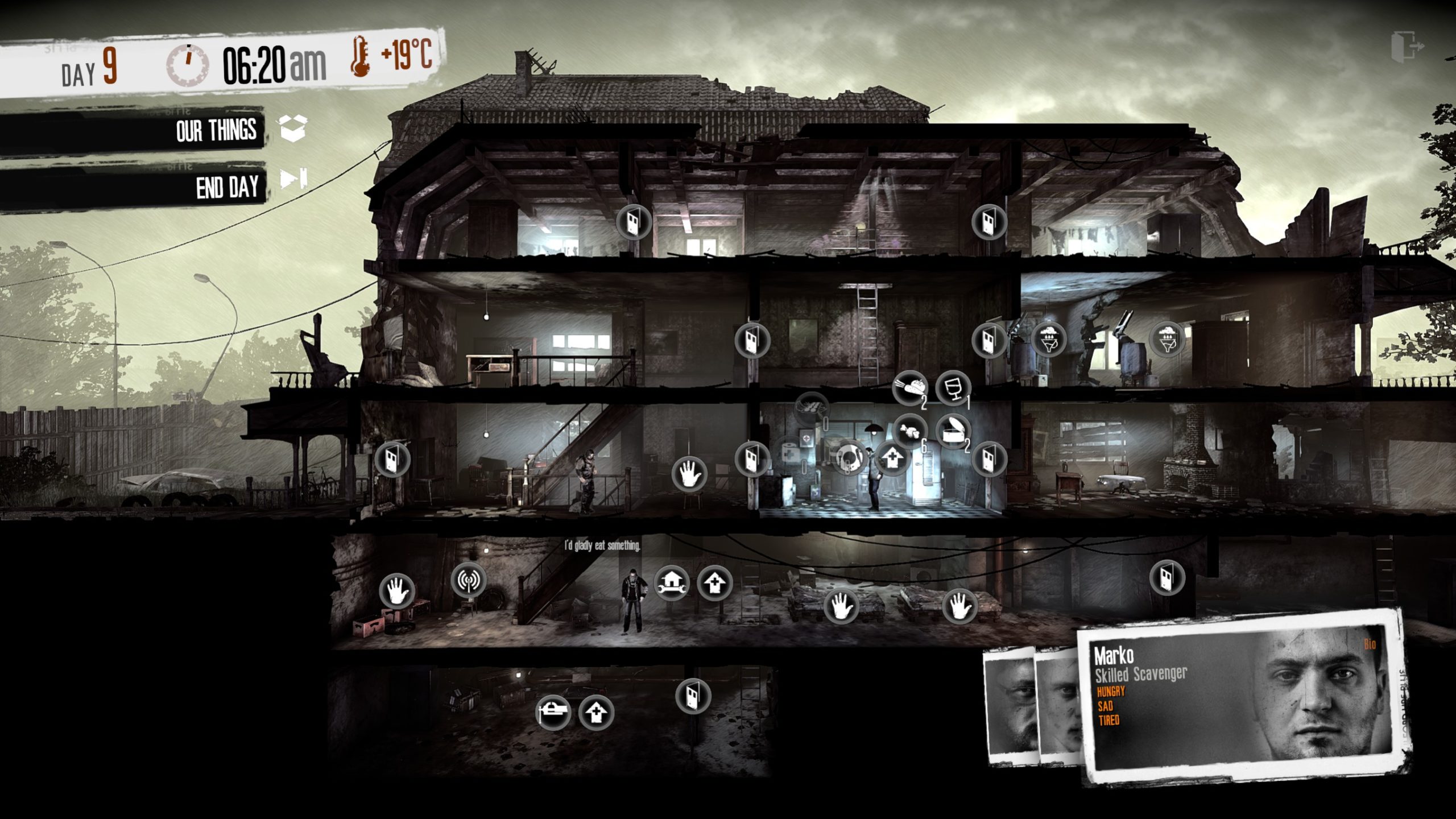The width and height of the screenshot is (1456, 819).
Task: Upgrade the metal workshop beside the vise
Action: coord(596,713)
